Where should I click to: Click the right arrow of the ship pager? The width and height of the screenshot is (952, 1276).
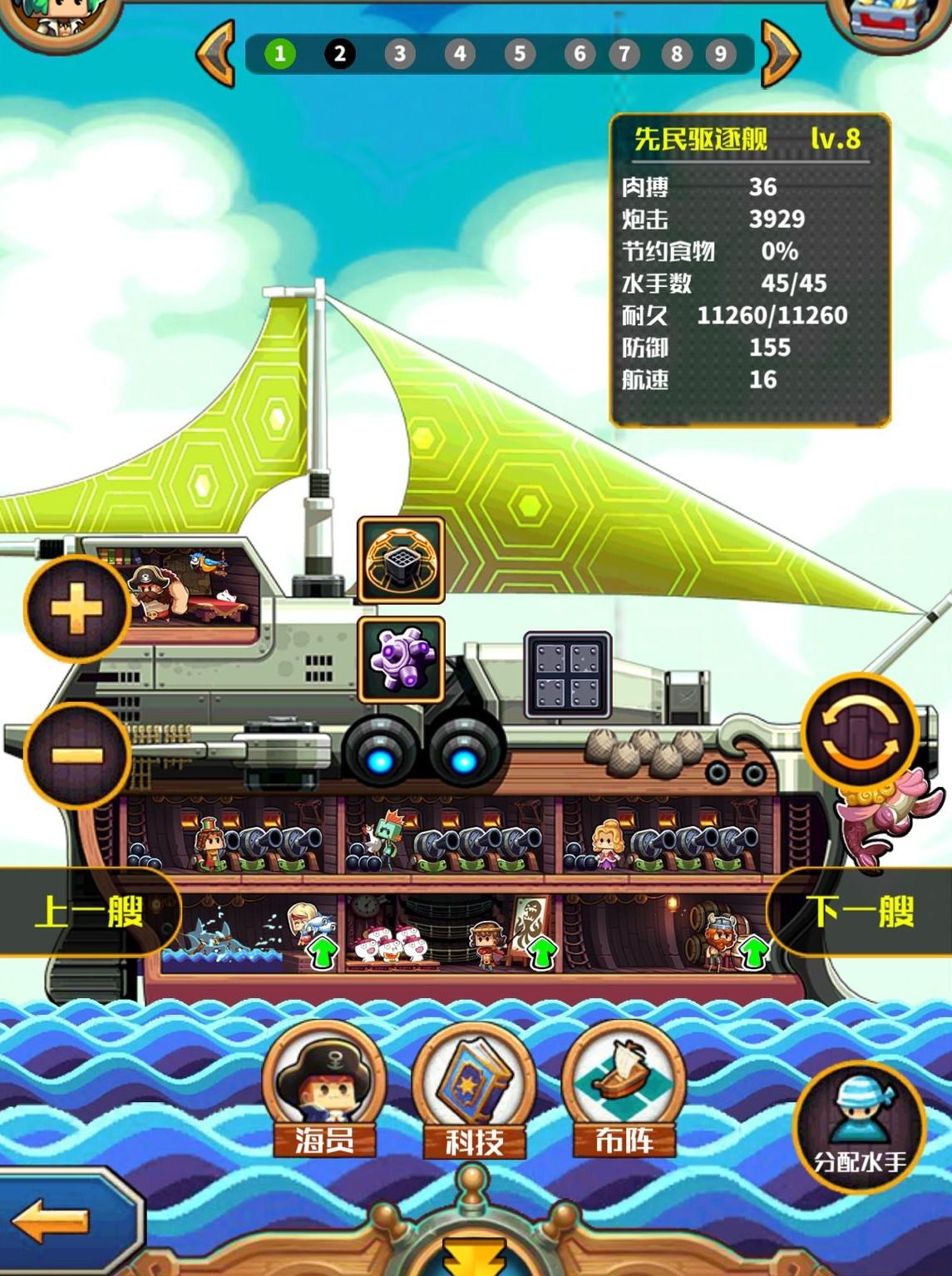tap(780, 54)
